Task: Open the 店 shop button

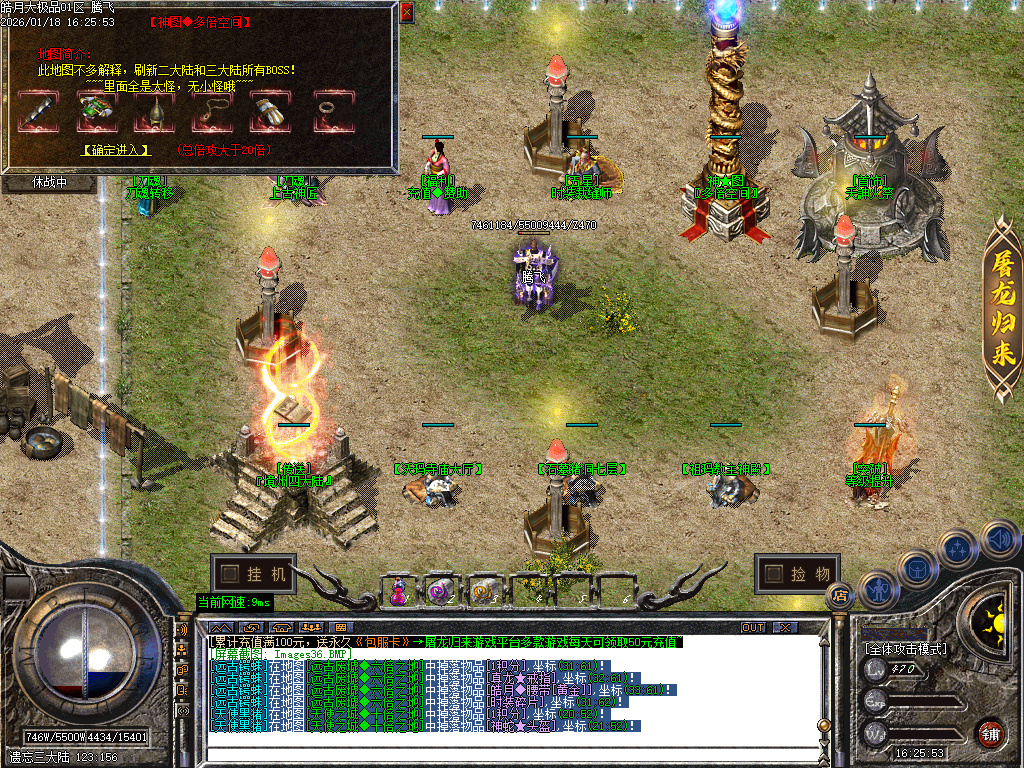Action: tap(838, 595)
